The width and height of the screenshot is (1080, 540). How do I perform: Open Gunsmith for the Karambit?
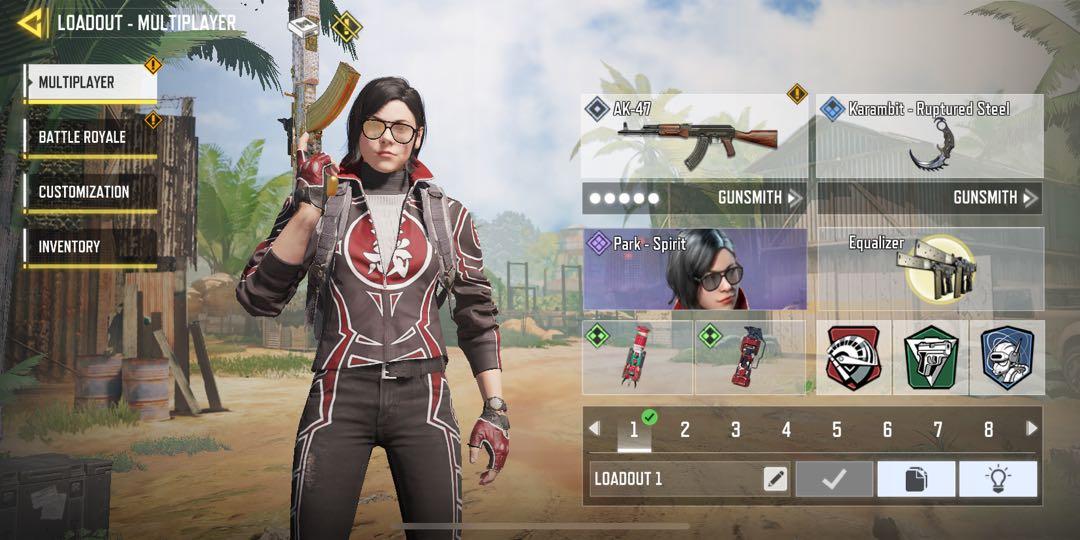(x=930, y=198)
